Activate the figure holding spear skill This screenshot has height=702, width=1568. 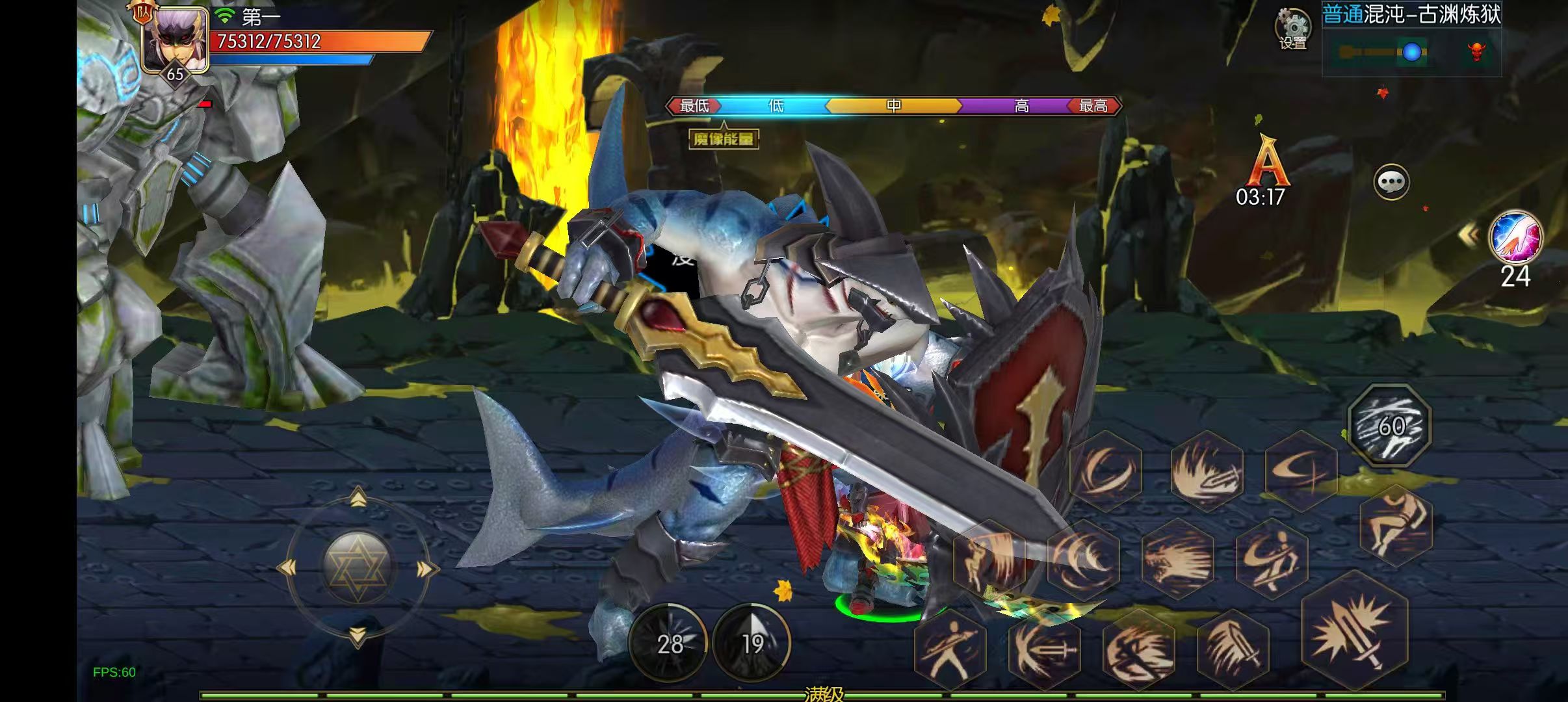pyautogui.click(x=950, y=649)
